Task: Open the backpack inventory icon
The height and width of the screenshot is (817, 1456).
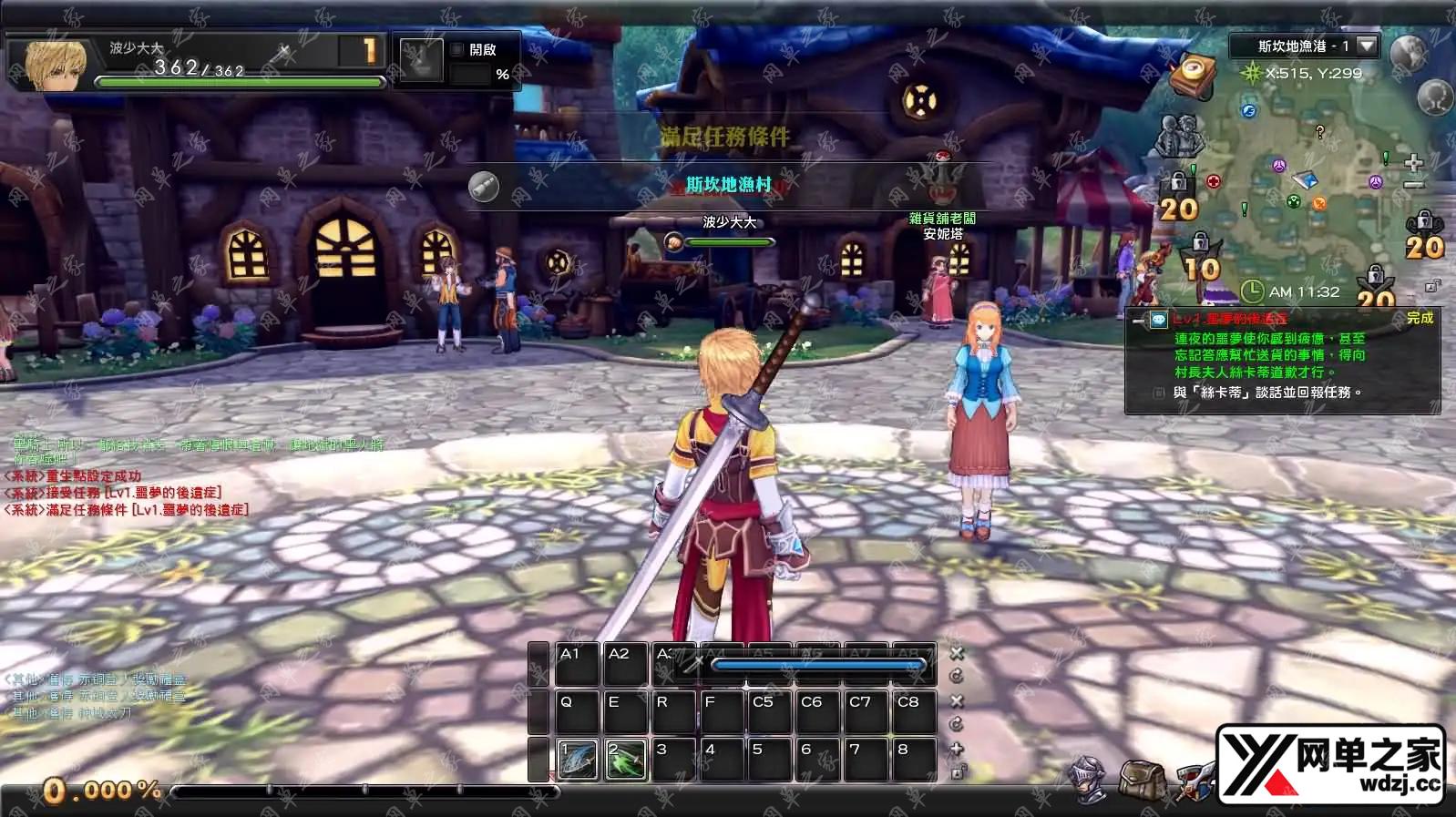Action: pos(1141,780)
